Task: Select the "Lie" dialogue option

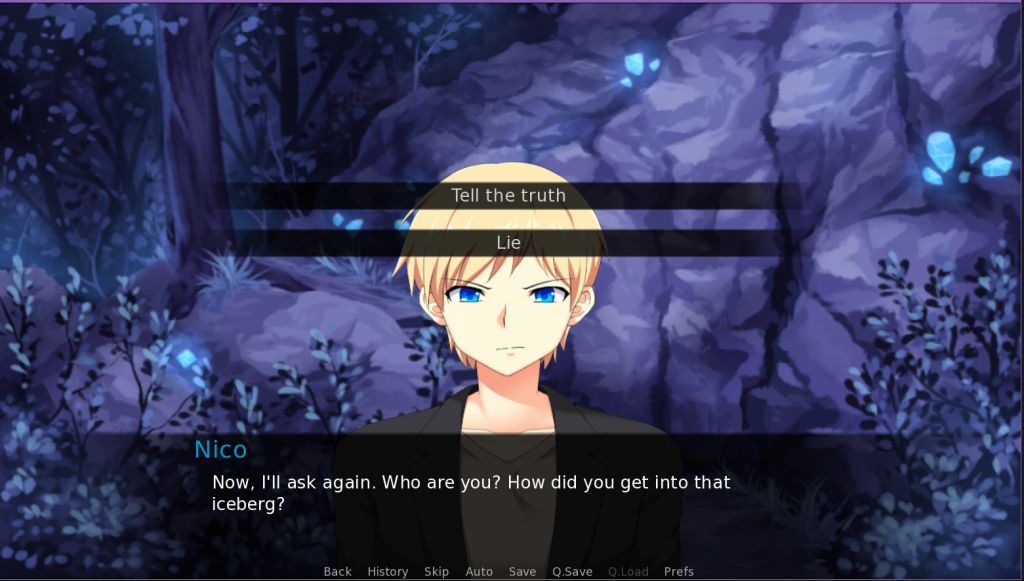Action: (508, 243)
